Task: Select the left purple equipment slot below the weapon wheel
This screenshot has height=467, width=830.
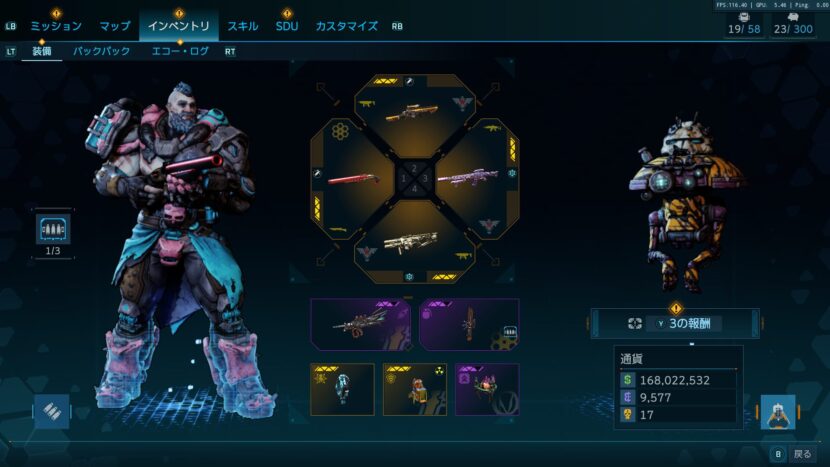Action: coord(359,324)
